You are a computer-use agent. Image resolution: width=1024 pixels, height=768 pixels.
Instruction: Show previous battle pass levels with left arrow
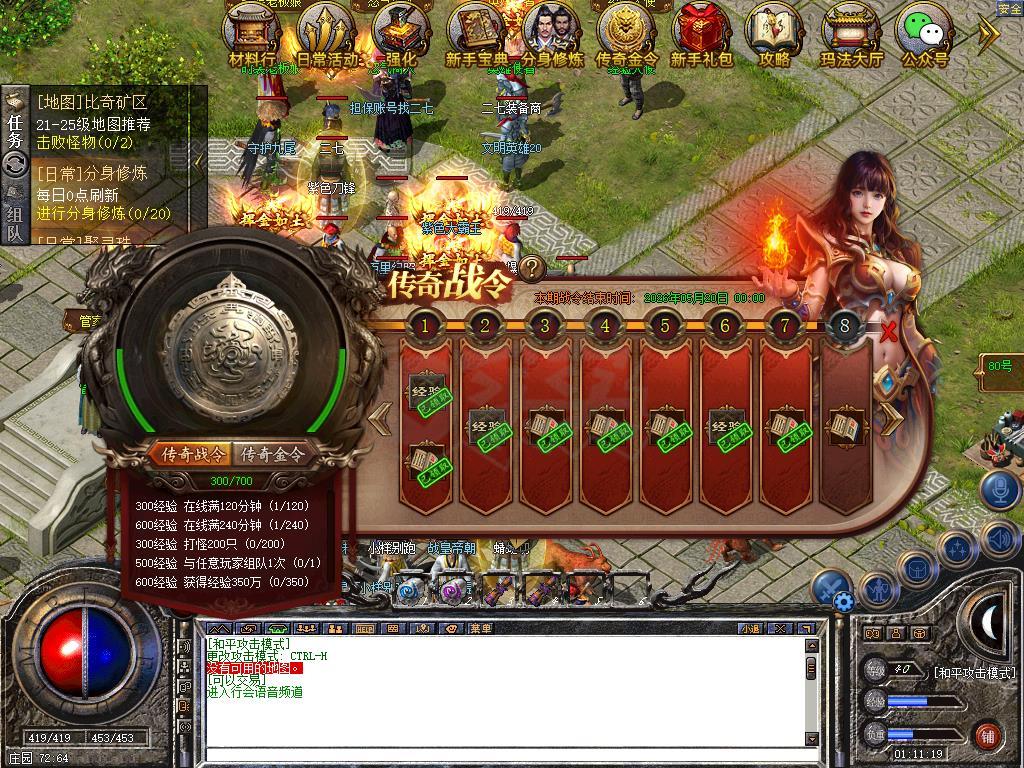click(379, 420)
